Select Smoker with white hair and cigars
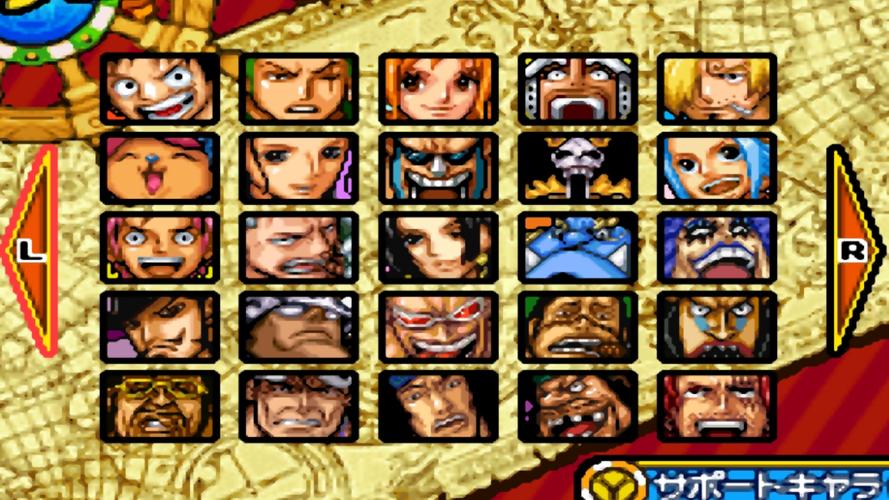Viewport: 889px width, 500px height. pyautogui.click(x=299, y=247)
